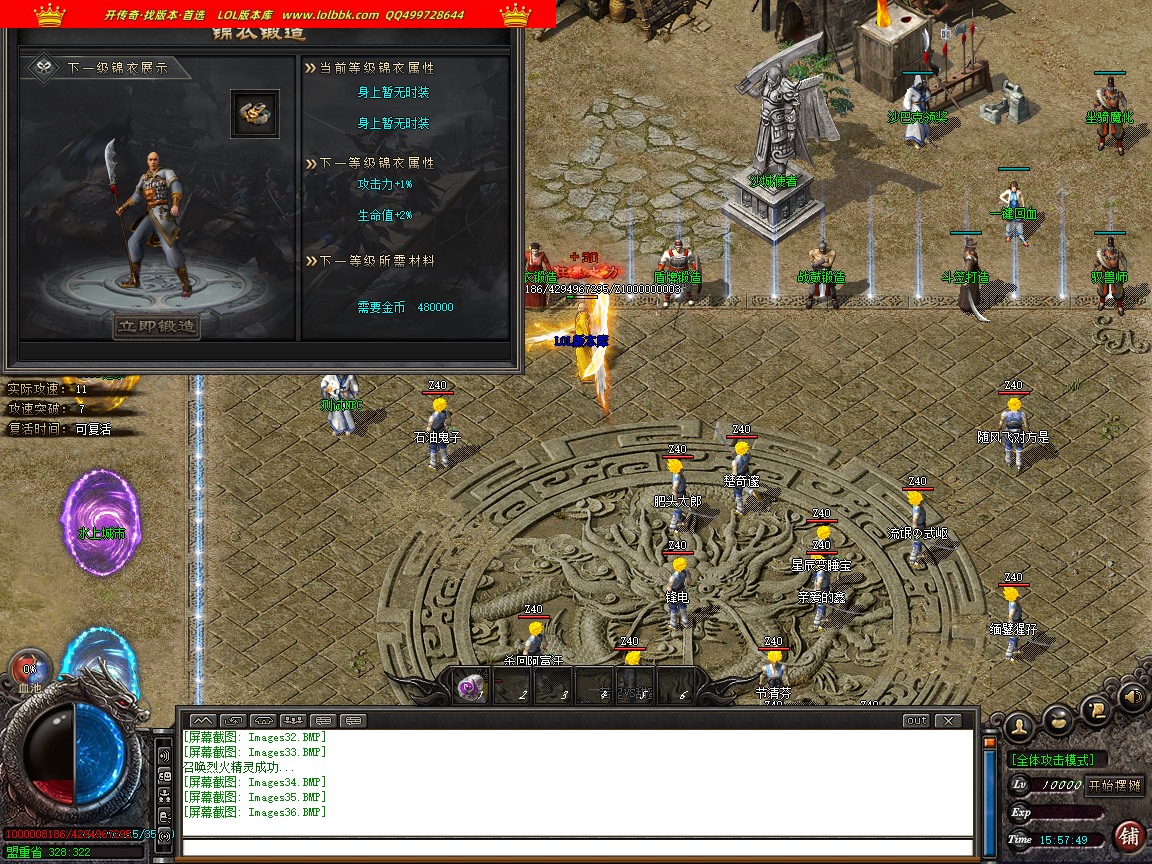Image resolution: width=1152 pixels, height=864 pixels.
Task: Close the chat window with X
Action: [947, 720]
